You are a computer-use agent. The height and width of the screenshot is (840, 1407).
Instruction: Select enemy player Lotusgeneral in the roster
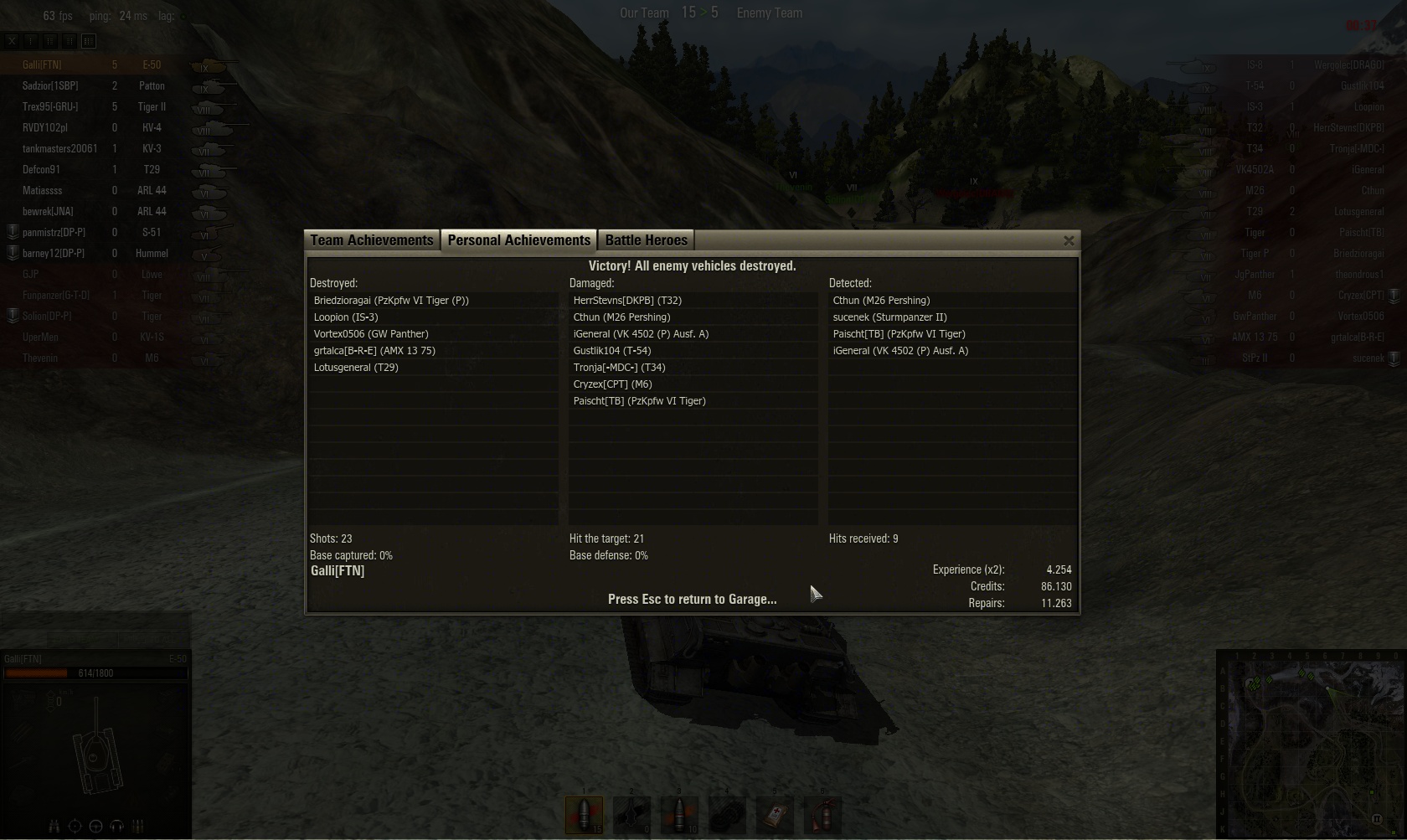click(x=1358, y=212)
